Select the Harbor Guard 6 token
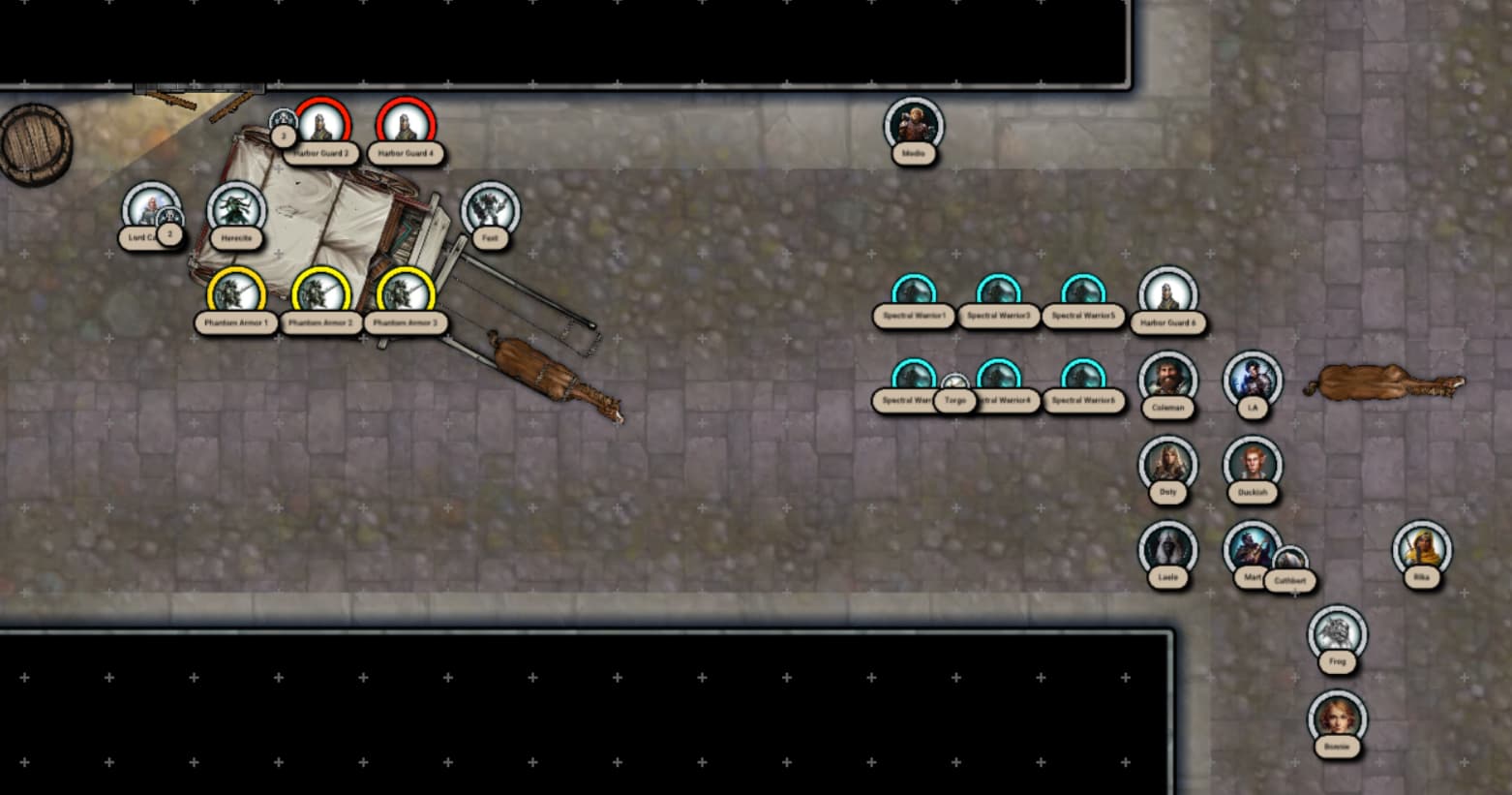 click(x=1167, y=294)
